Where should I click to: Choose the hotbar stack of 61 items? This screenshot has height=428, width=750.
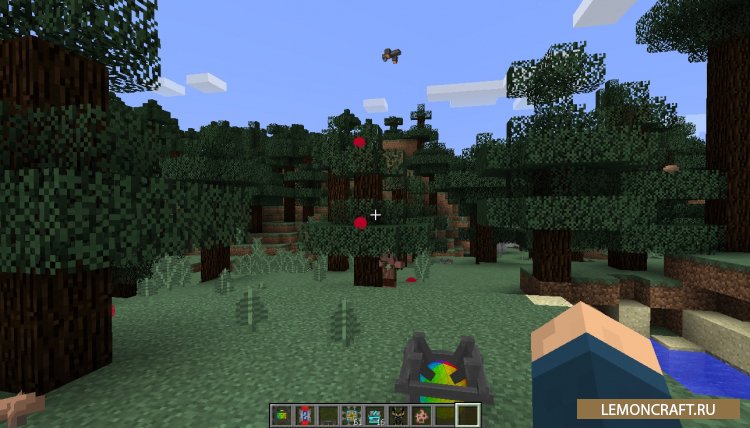click(x=350, y=414)
